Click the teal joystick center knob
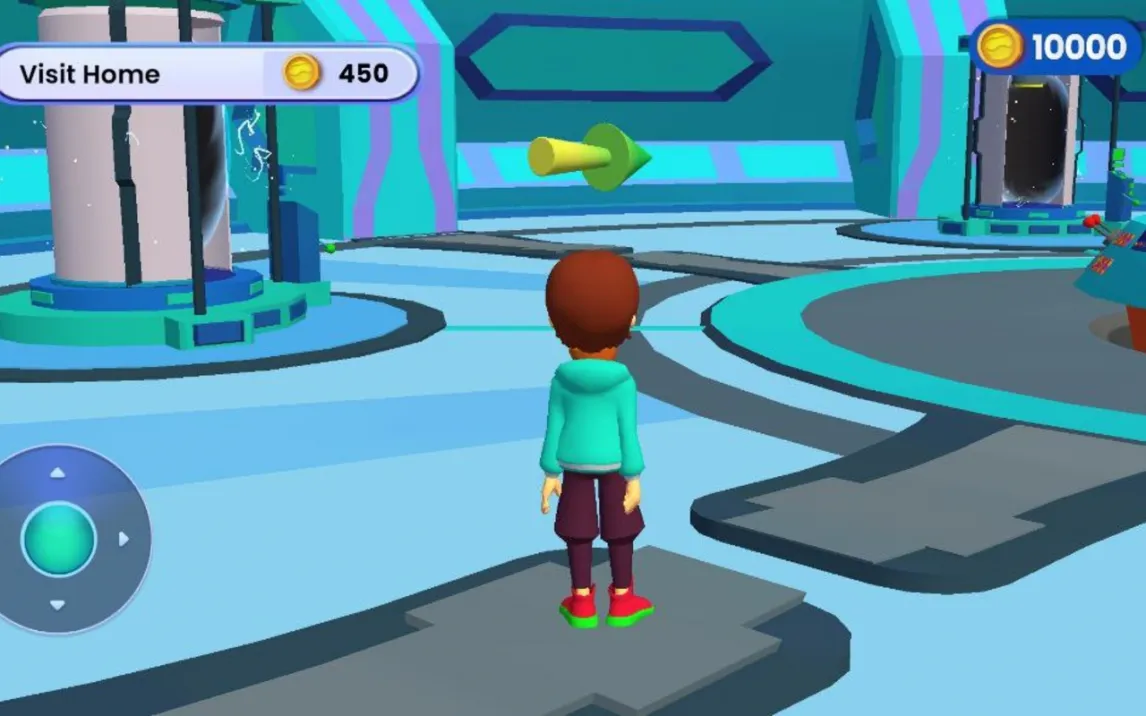Screen dimensions: 1146x716 [58, 539]
